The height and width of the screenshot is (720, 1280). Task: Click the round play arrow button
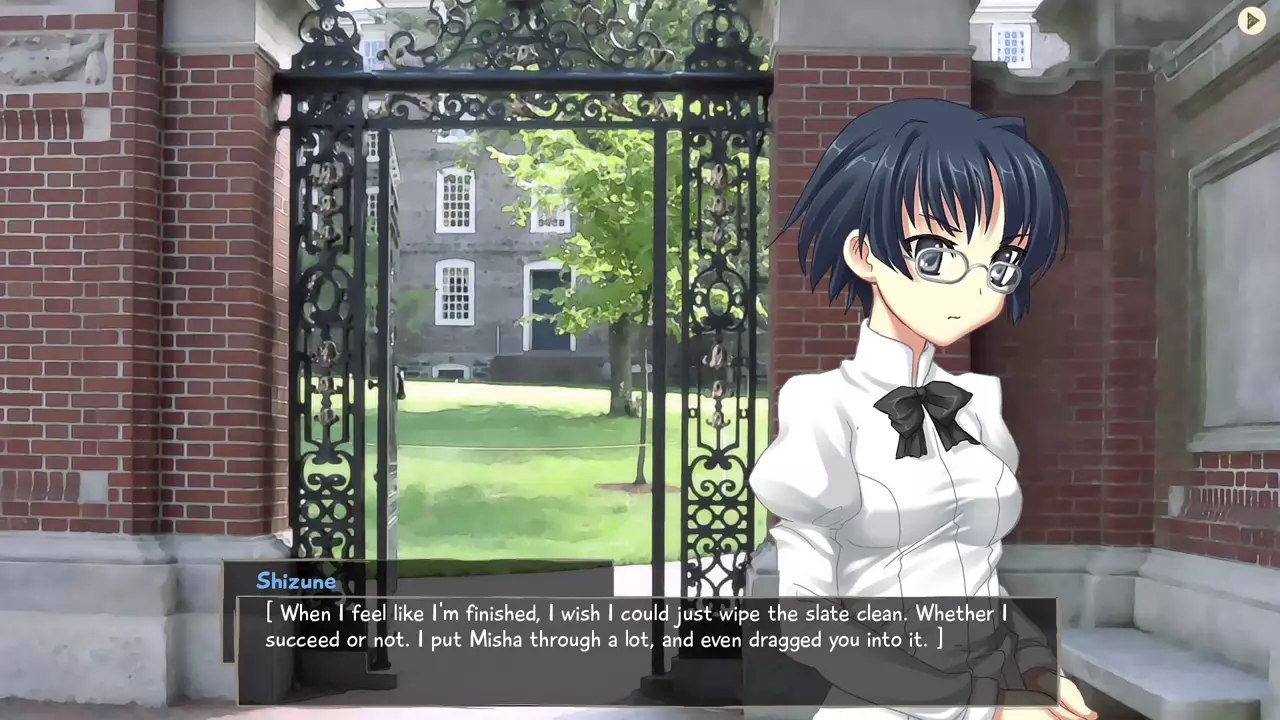pyautogui.click(x=1251, y=20)
